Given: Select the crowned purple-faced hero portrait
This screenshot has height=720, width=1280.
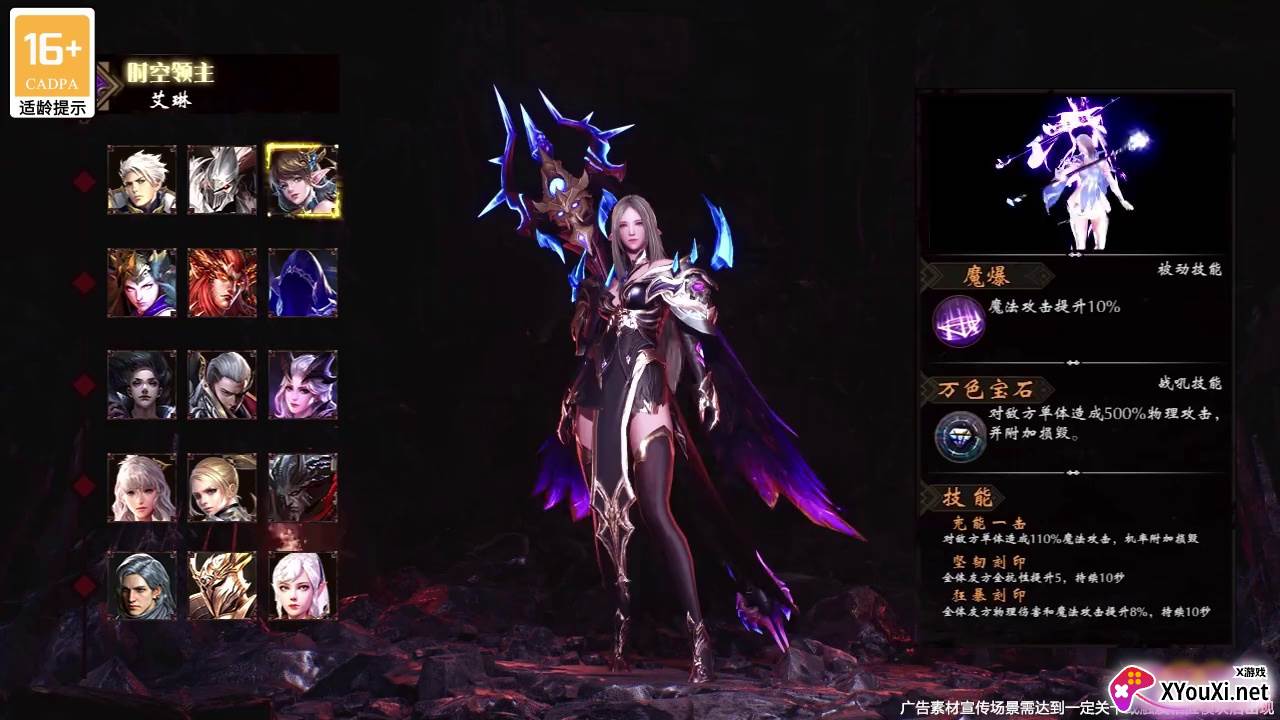Looking at the screenshot, I should coord(142,283).
